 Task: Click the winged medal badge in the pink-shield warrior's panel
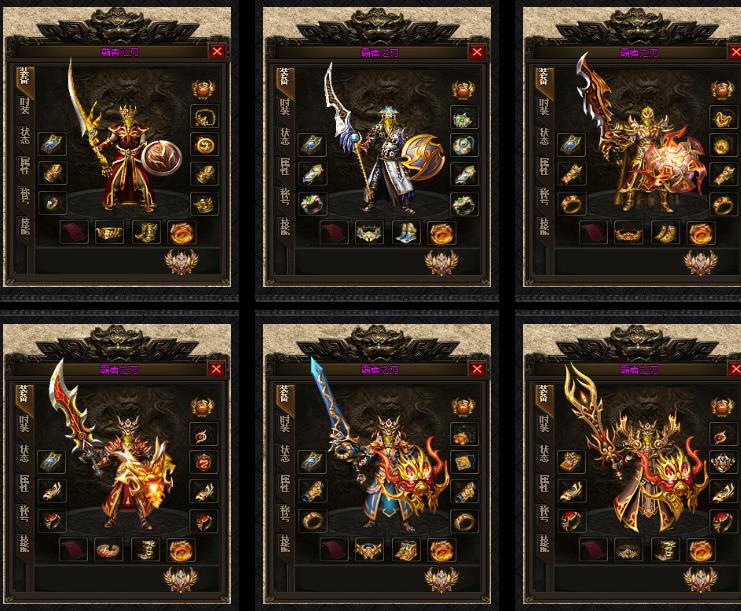click(x=701, y=262)
